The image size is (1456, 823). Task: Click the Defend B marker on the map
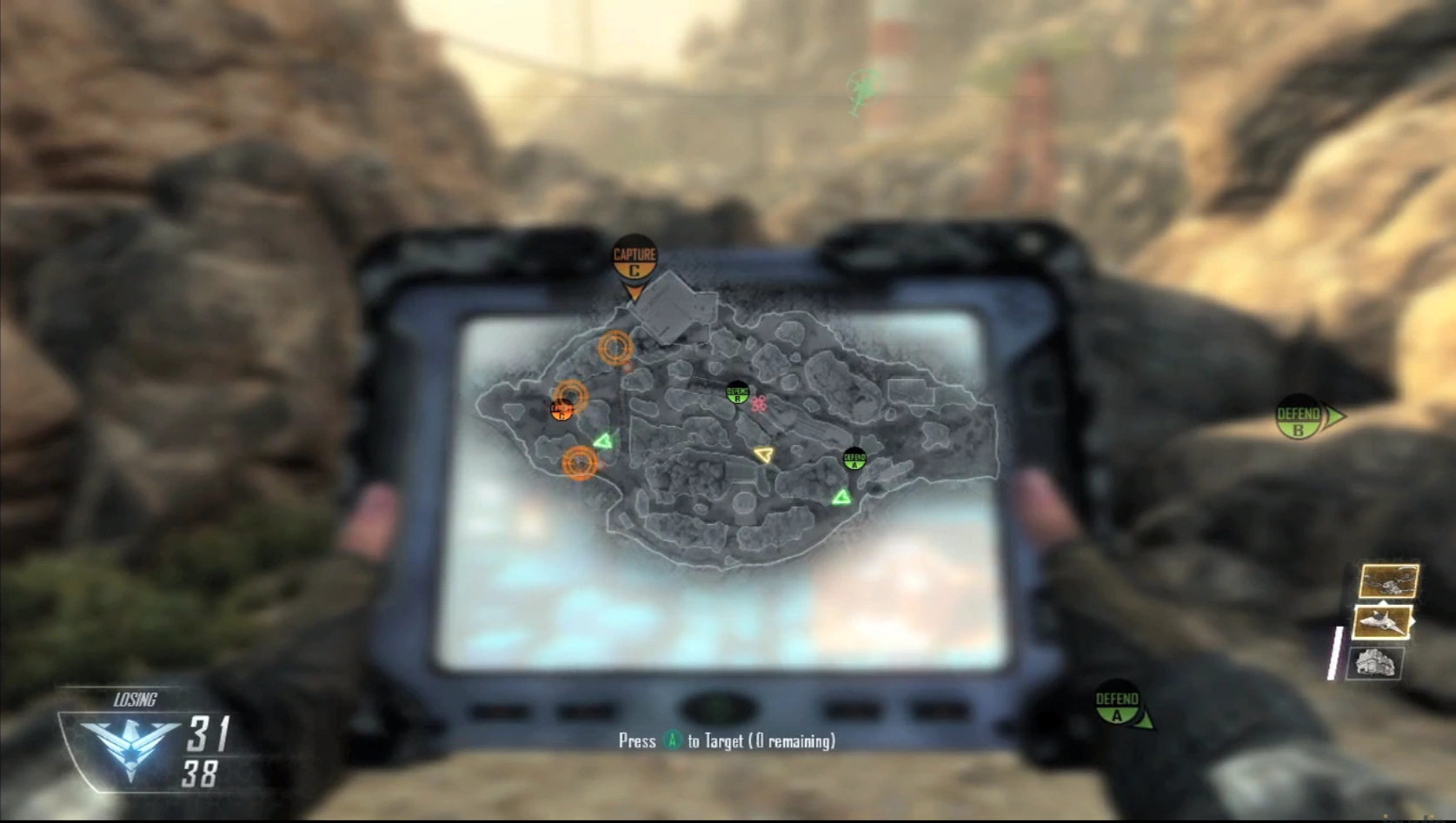click(737, 392)
